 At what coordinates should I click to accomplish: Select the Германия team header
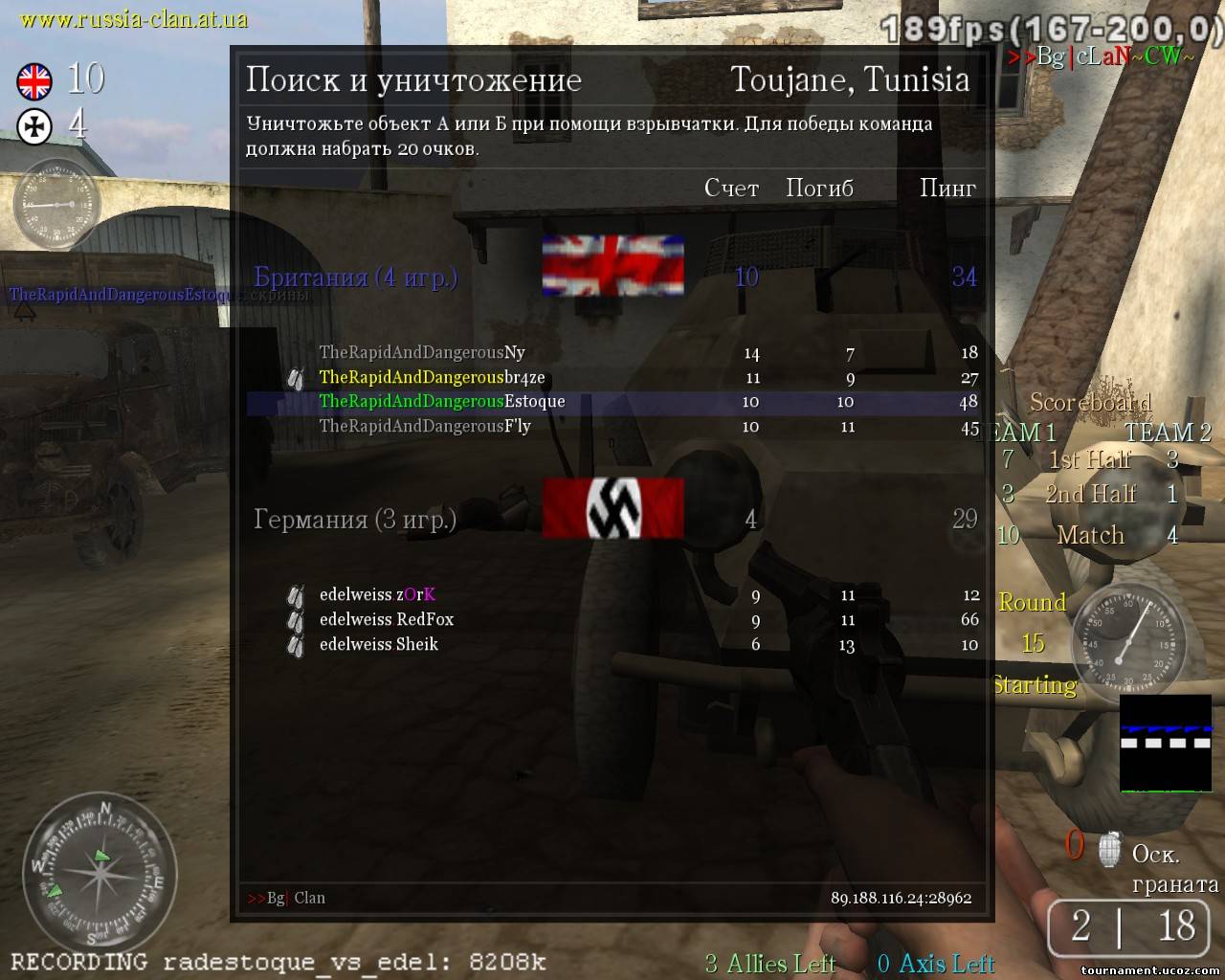pos(355,520)
